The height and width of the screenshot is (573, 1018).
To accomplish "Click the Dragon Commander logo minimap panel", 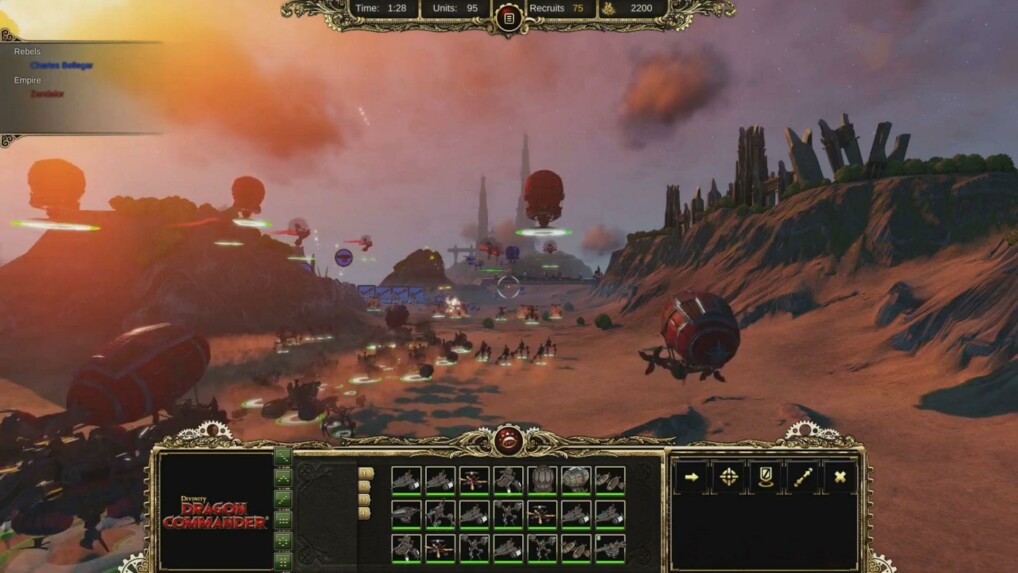I will pyautogui.click(x=216, y=511).
